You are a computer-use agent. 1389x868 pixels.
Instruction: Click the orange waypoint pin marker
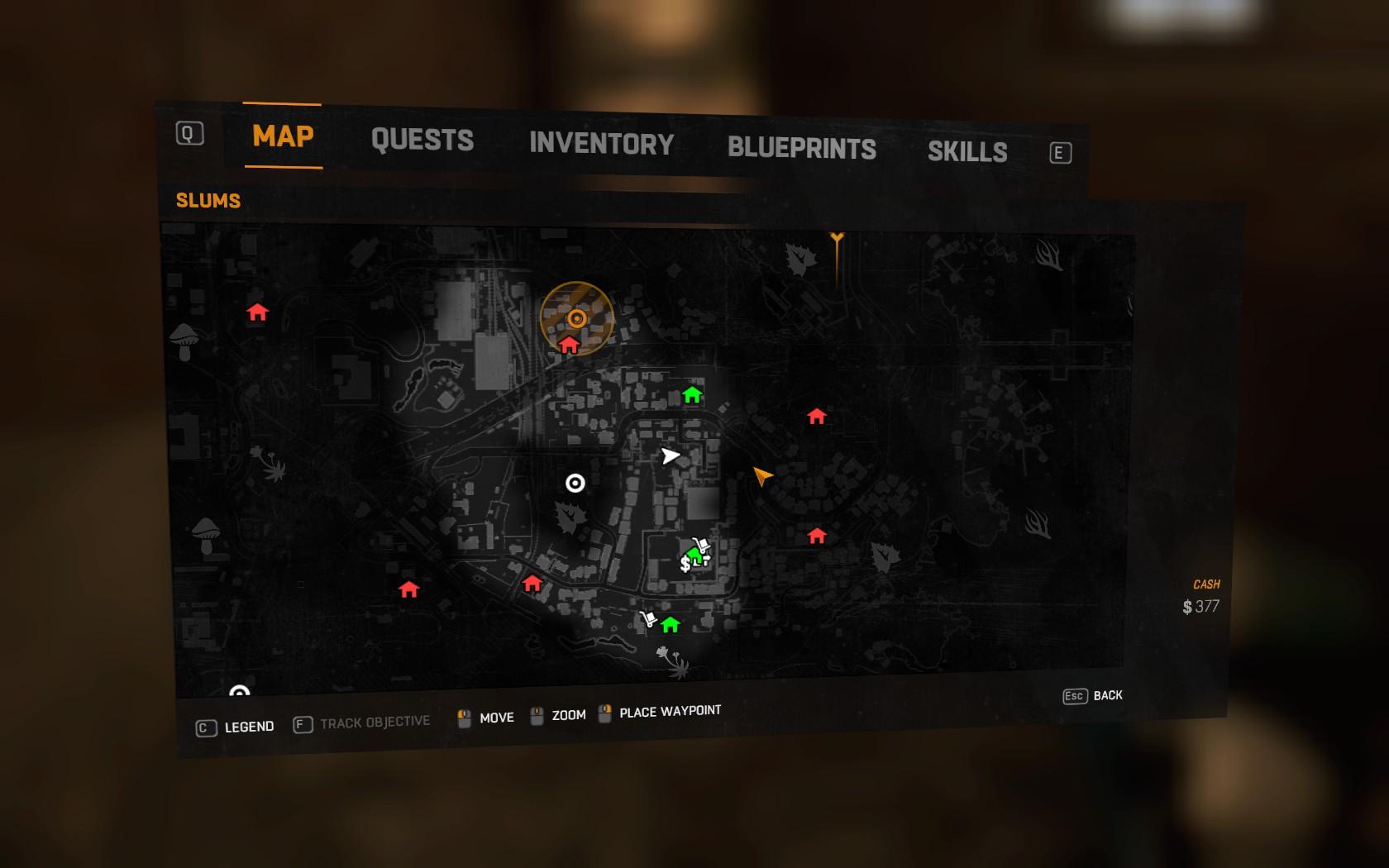coord(837,241)
